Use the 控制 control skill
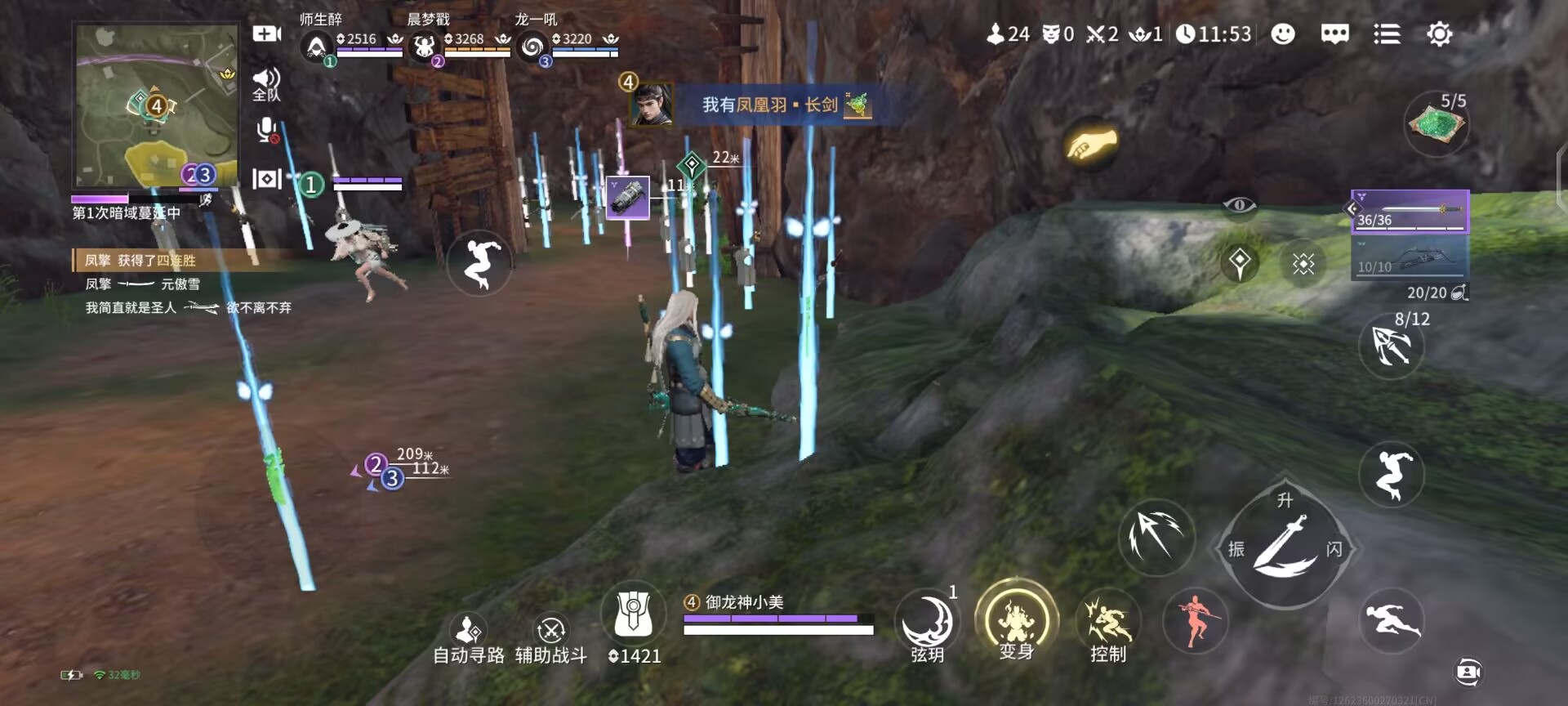The width and height of the screenshot is (1568, 706). [1108, 624]
